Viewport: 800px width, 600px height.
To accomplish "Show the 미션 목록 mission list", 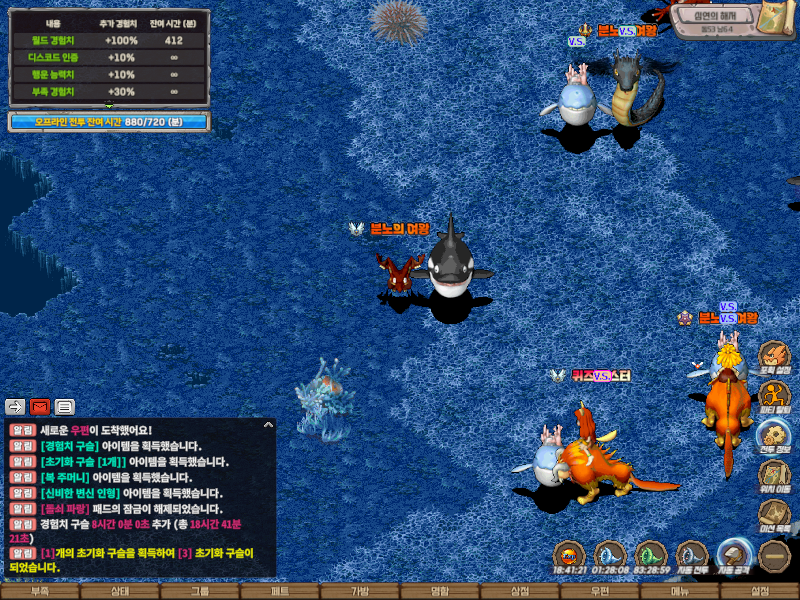I will pyautogui.click(x=774, y=512).
